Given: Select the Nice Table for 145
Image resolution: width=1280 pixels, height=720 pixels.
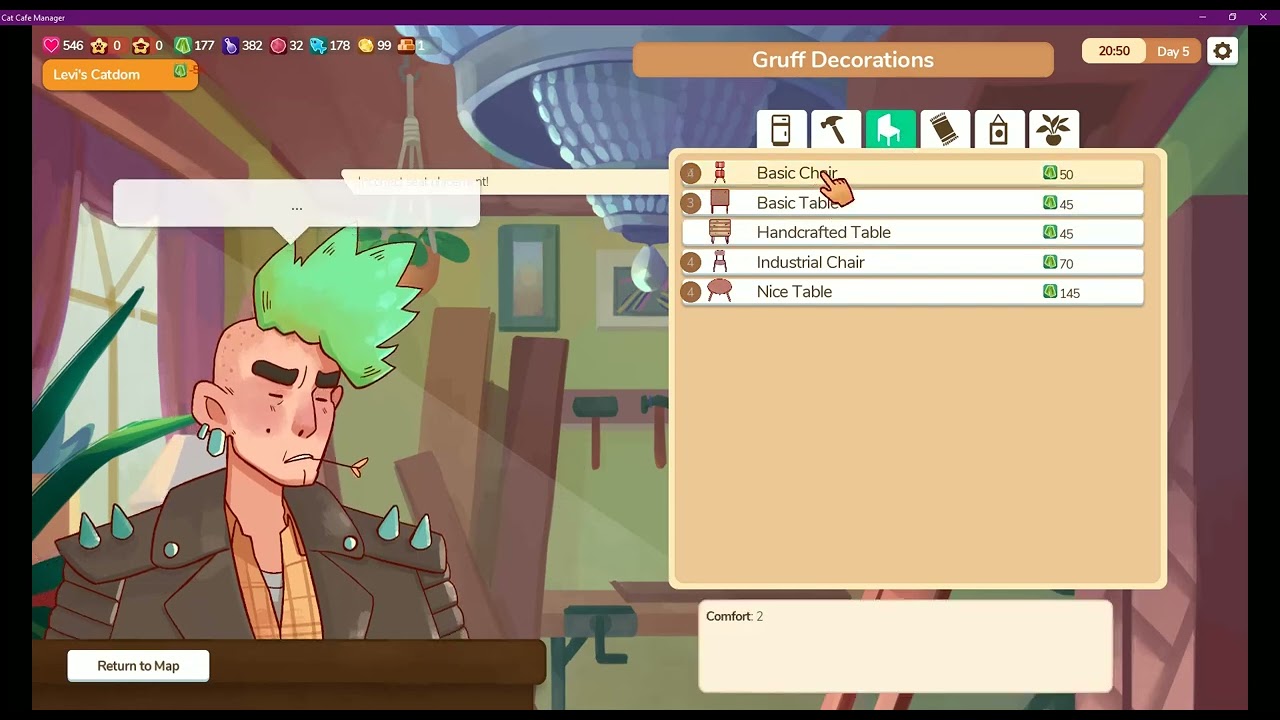Looking at the screenshot, I should (x=911, y=292).
